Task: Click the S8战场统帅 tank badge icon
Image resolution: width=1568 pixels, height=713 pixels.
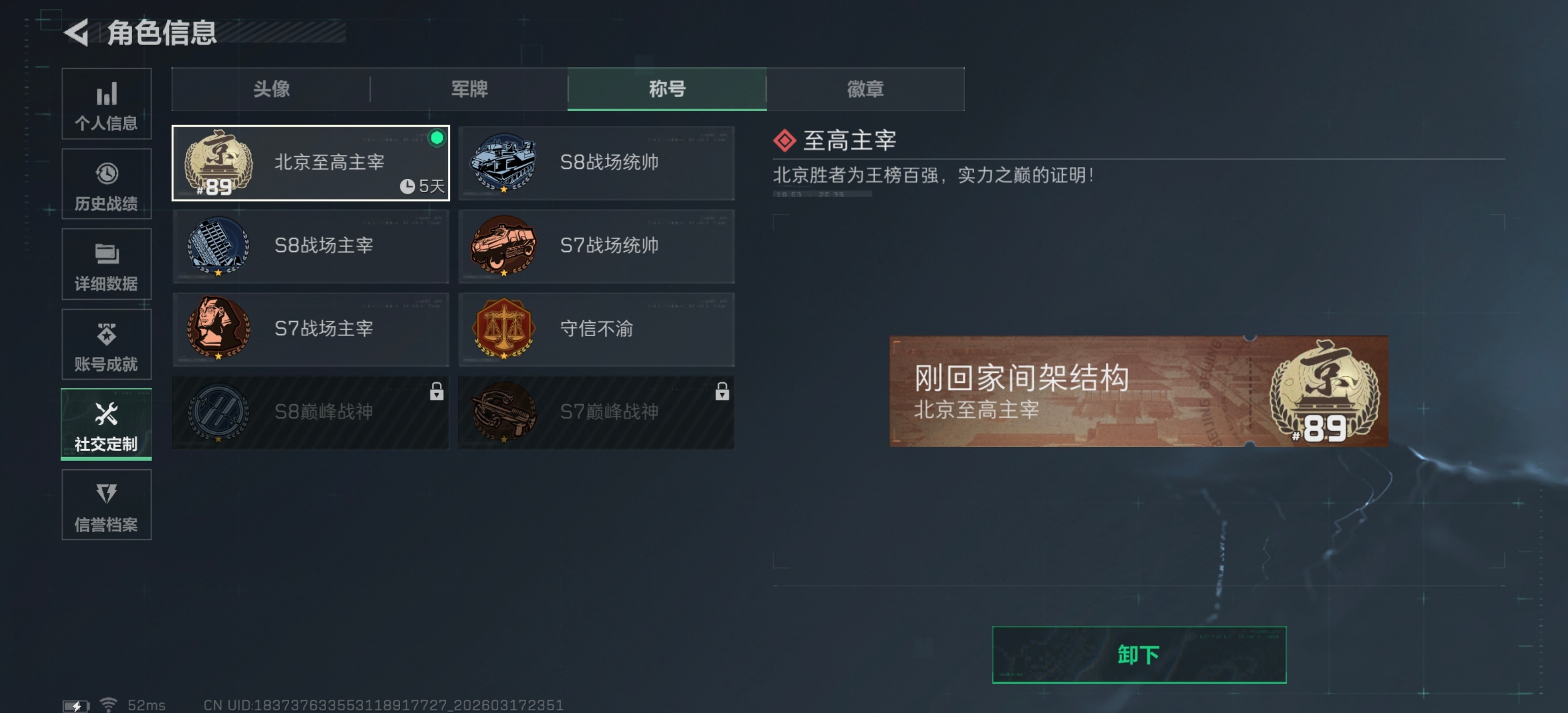Action: tap(503, 162)
